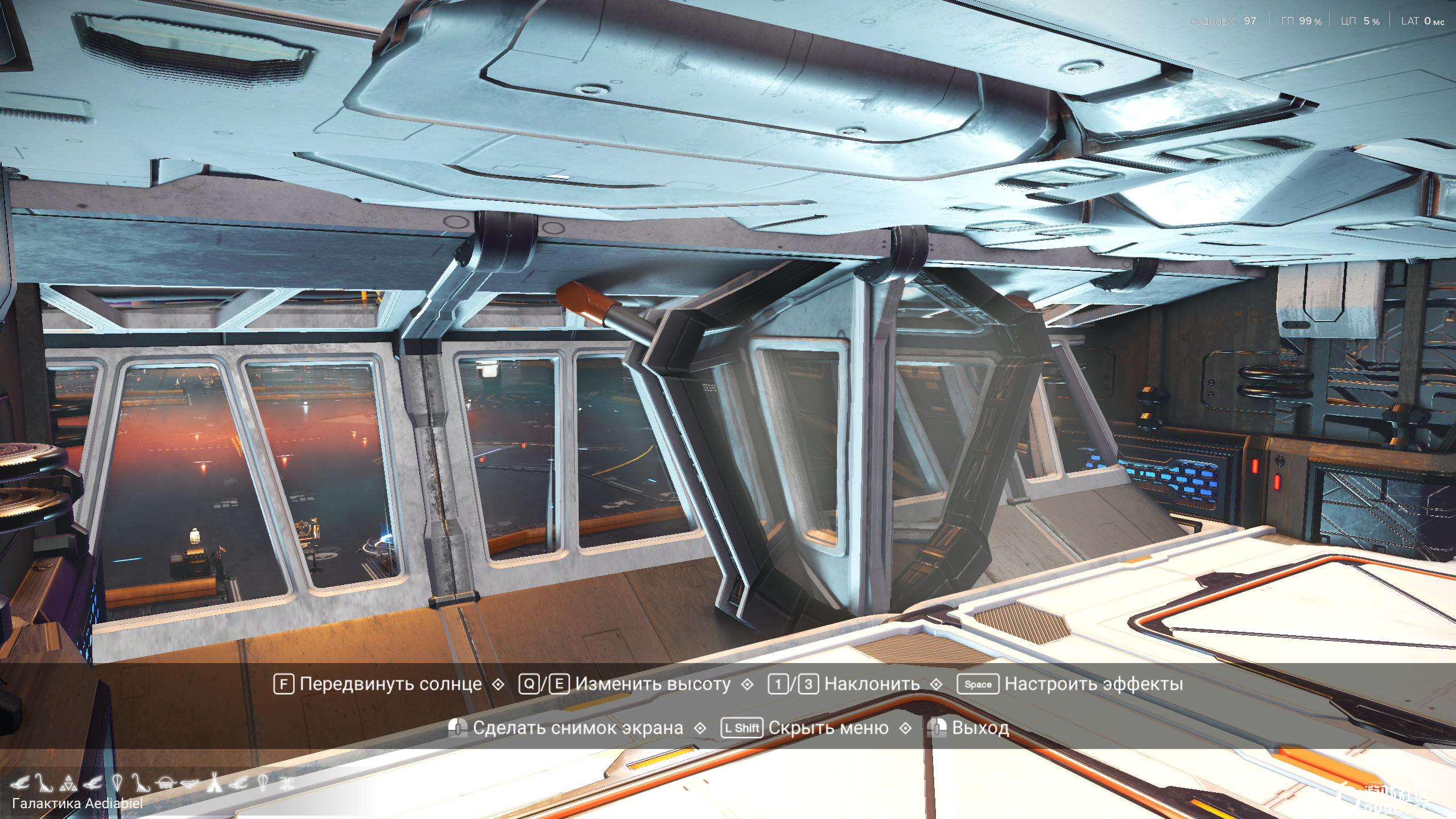1456x819 pixels.
Task: Click the Space keycap icon
Action: (x=979, y=684)
